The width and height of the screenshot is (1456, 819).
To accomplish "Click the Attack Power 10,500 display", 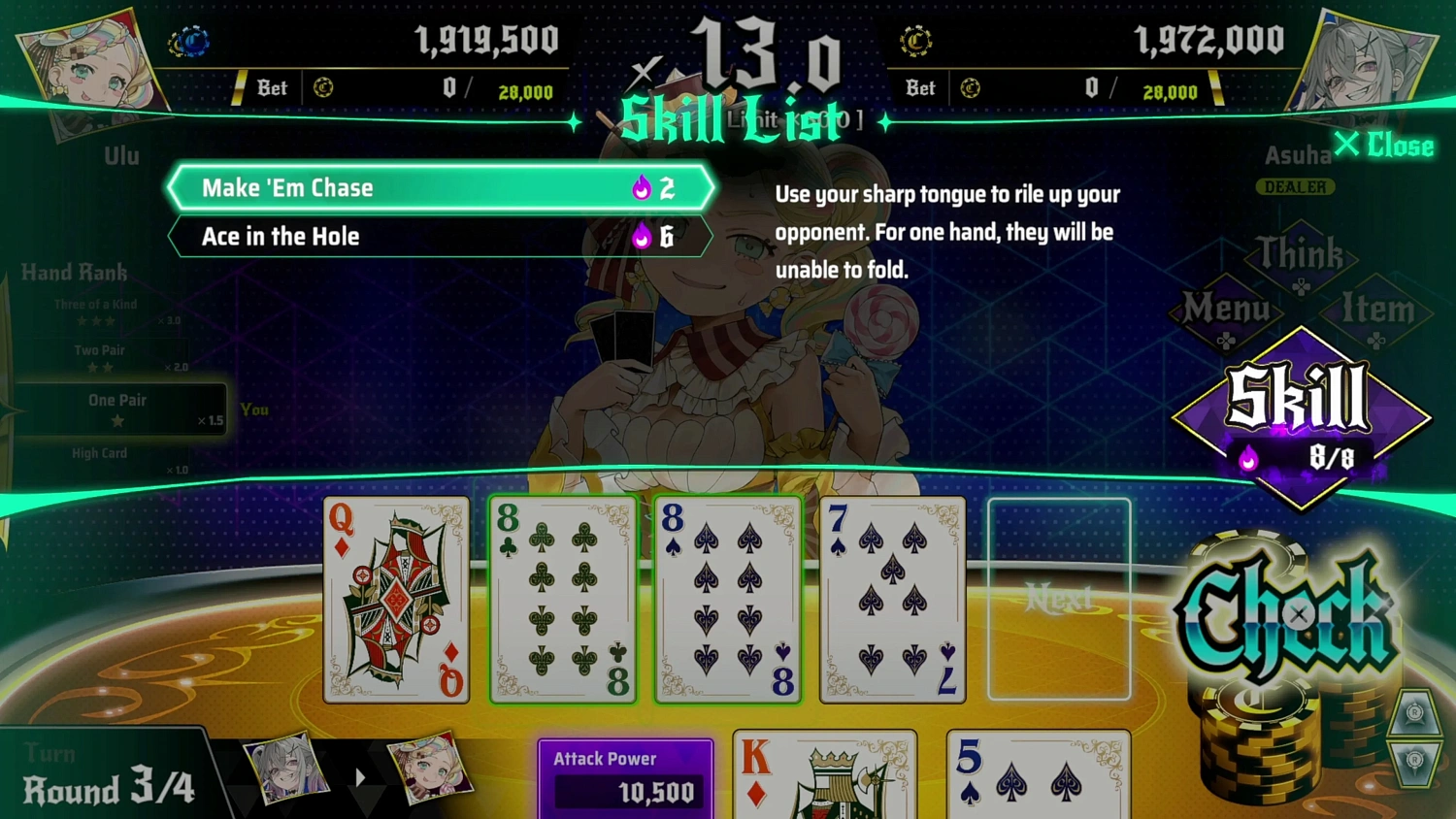I will pyautogui.click(x=626, y=773).
